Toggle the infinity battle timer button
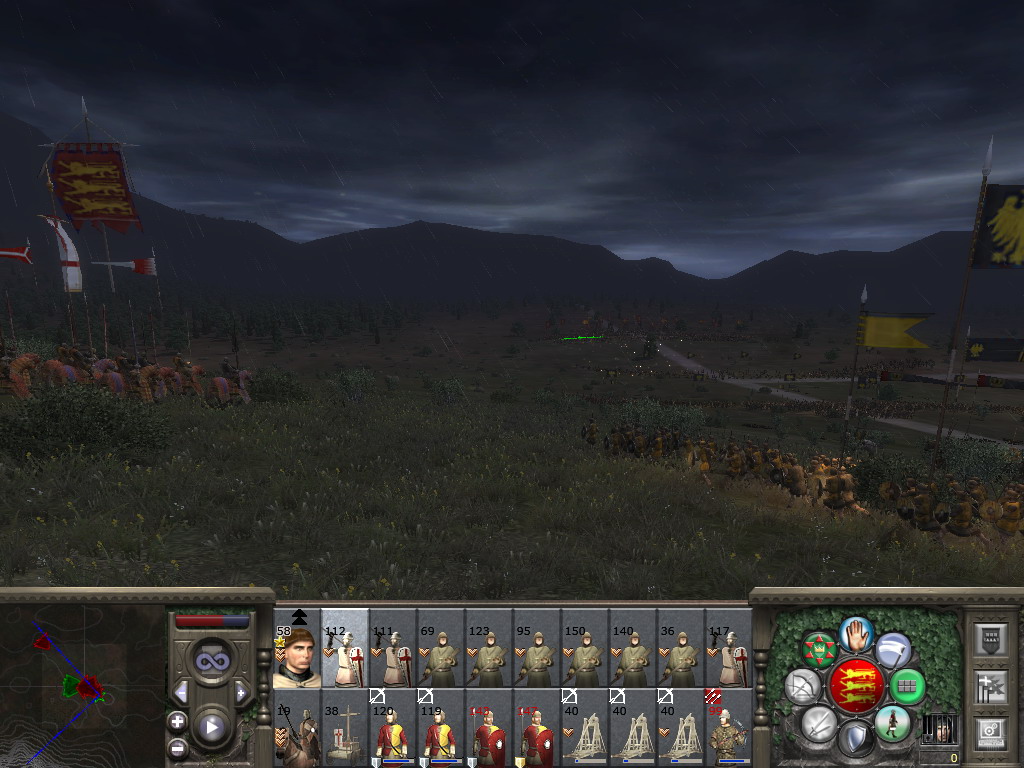 click(211, 661)
